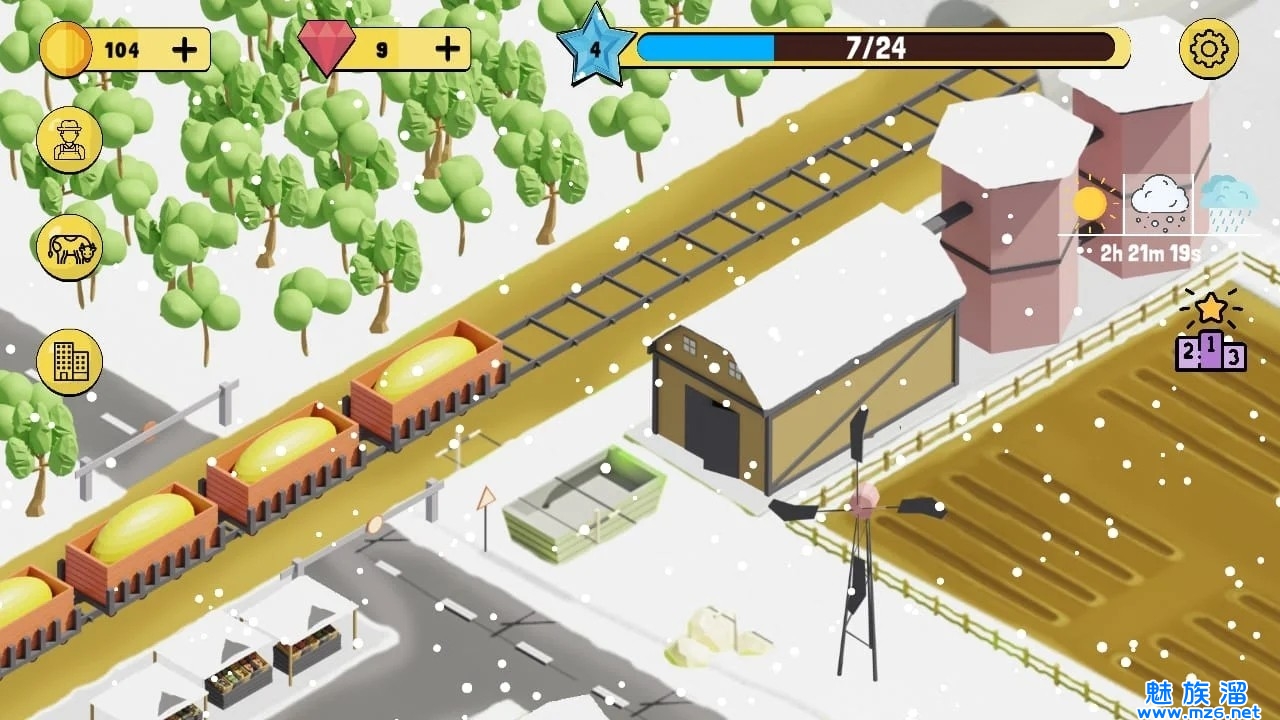1280x720 pixels.
Task: Tap the level 4 star badge
Action: pos(596,47)
